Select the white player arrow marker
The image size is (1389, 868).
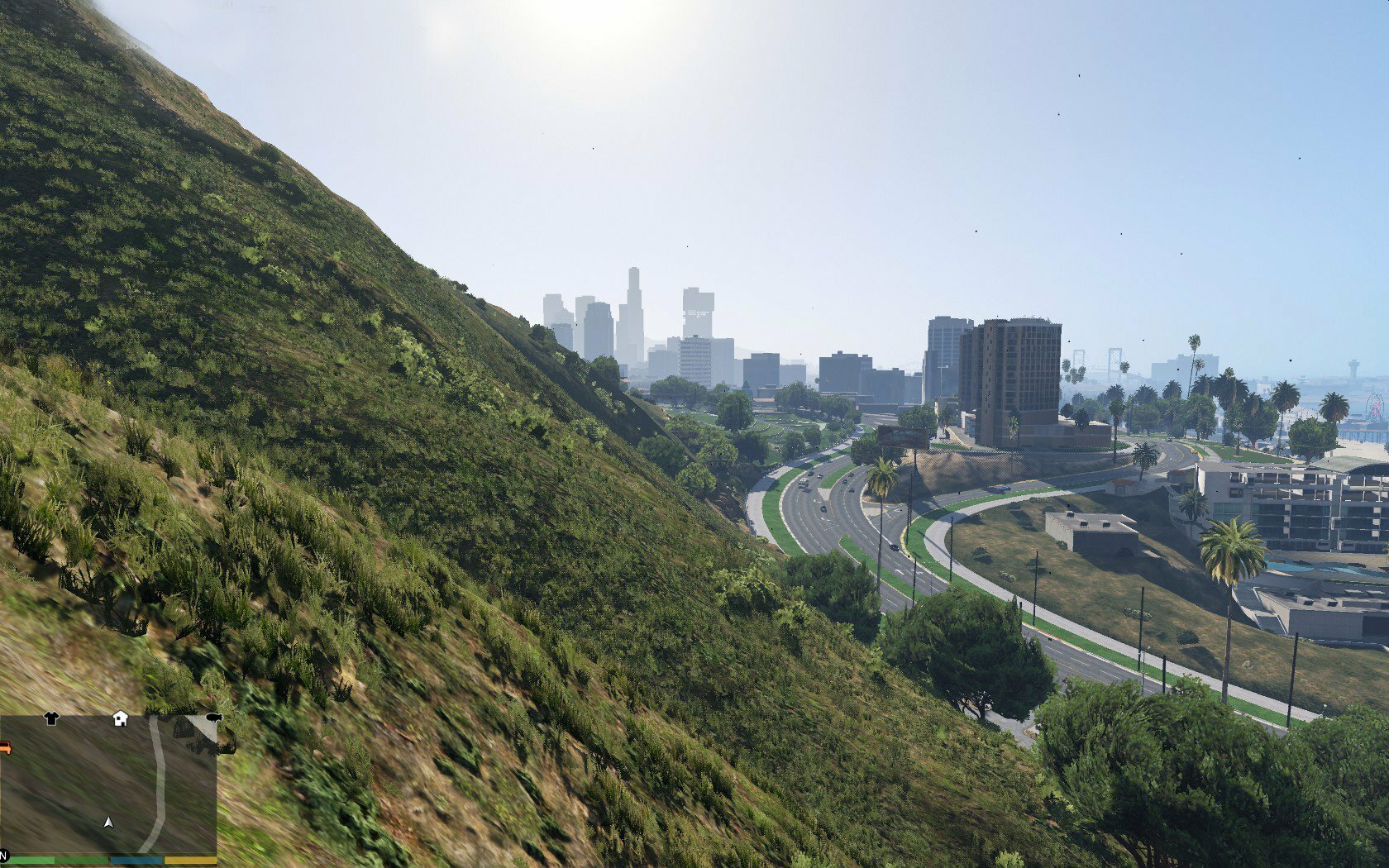(x=107, y=822)
